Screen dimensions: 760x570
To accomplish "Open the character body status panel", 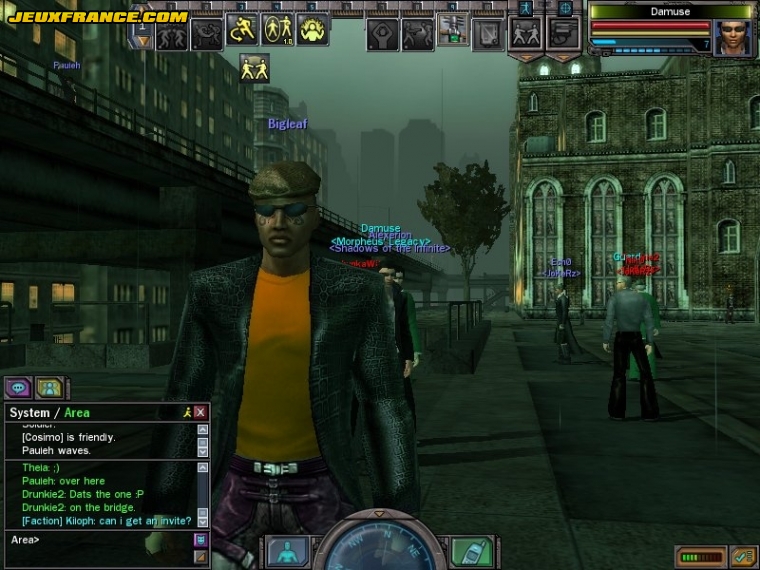I will click(x=288, y=552).
